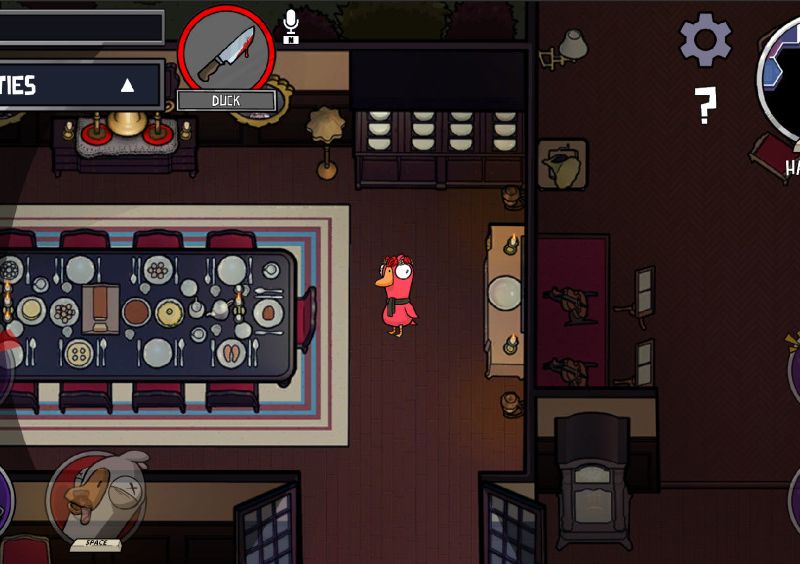Open the question mark help guide

point(705,105)
